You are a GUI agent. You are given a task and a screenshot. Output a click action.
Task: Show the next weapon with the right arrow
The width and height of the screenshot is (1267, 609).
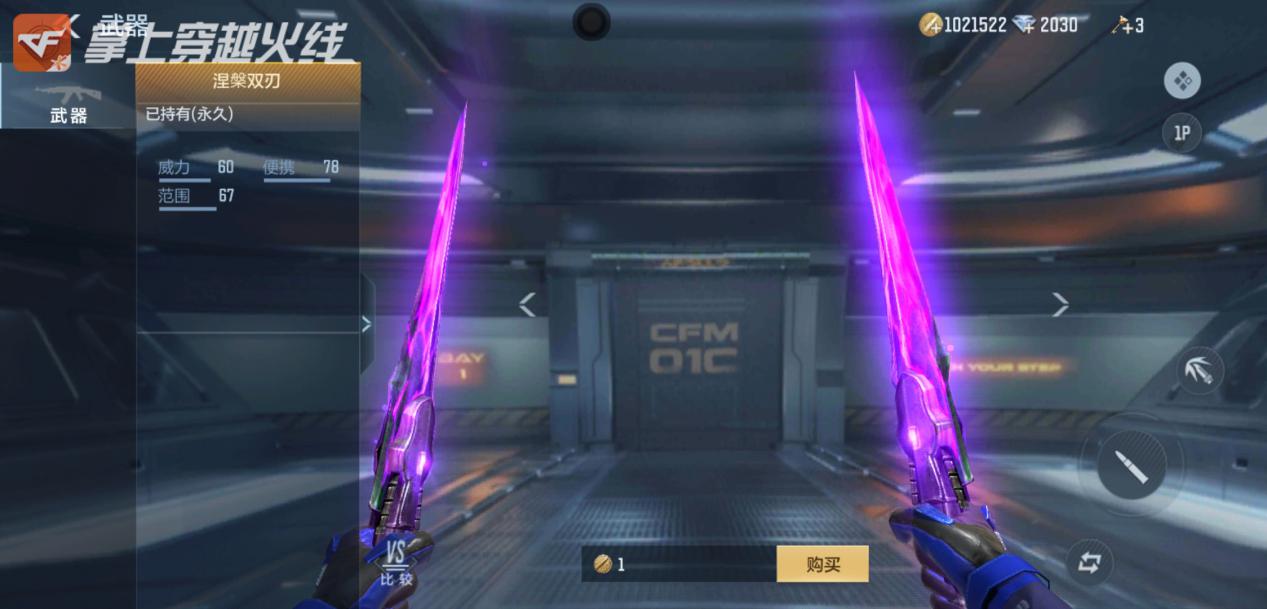1060,304
